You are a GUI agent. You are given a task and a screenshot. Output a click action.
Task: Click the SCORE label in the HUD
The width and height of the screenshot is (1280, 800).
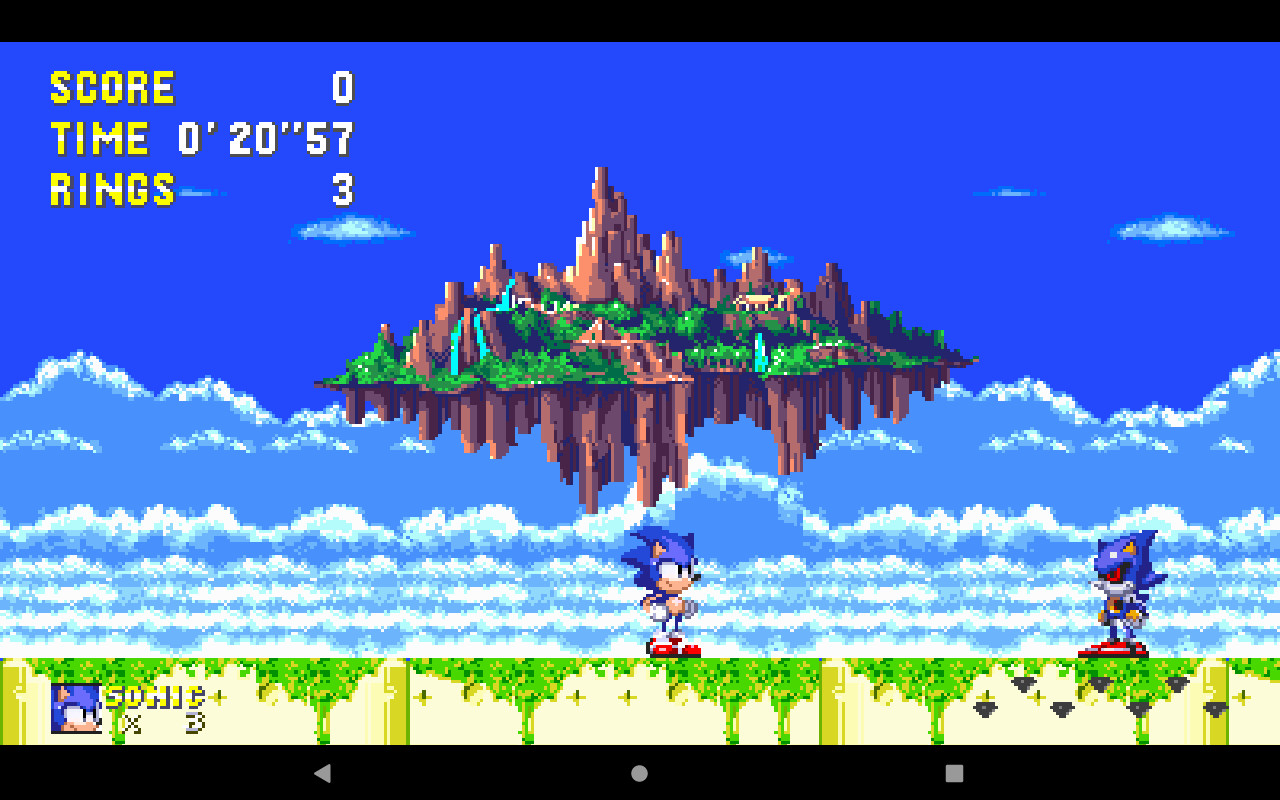tap(113, 87)
